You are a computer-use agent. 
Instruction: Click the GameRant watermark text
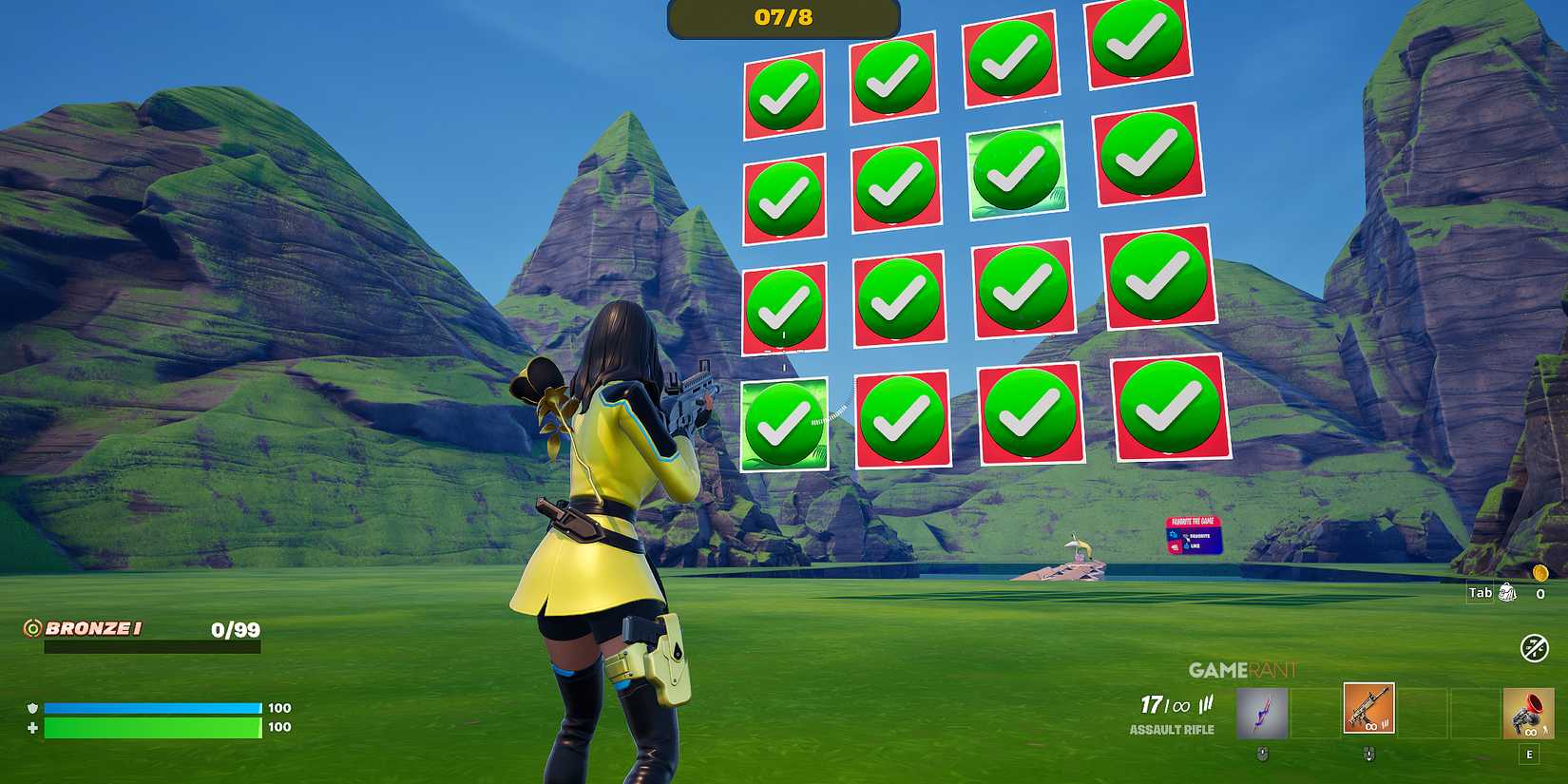1241,669
